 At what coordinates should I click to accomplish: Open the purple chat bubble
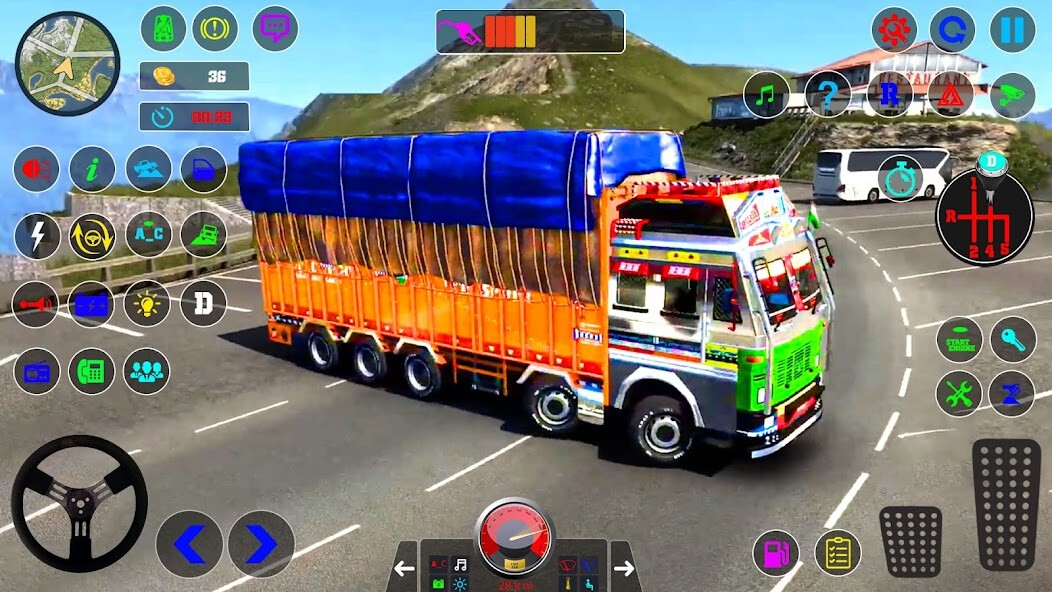point(275,29)
